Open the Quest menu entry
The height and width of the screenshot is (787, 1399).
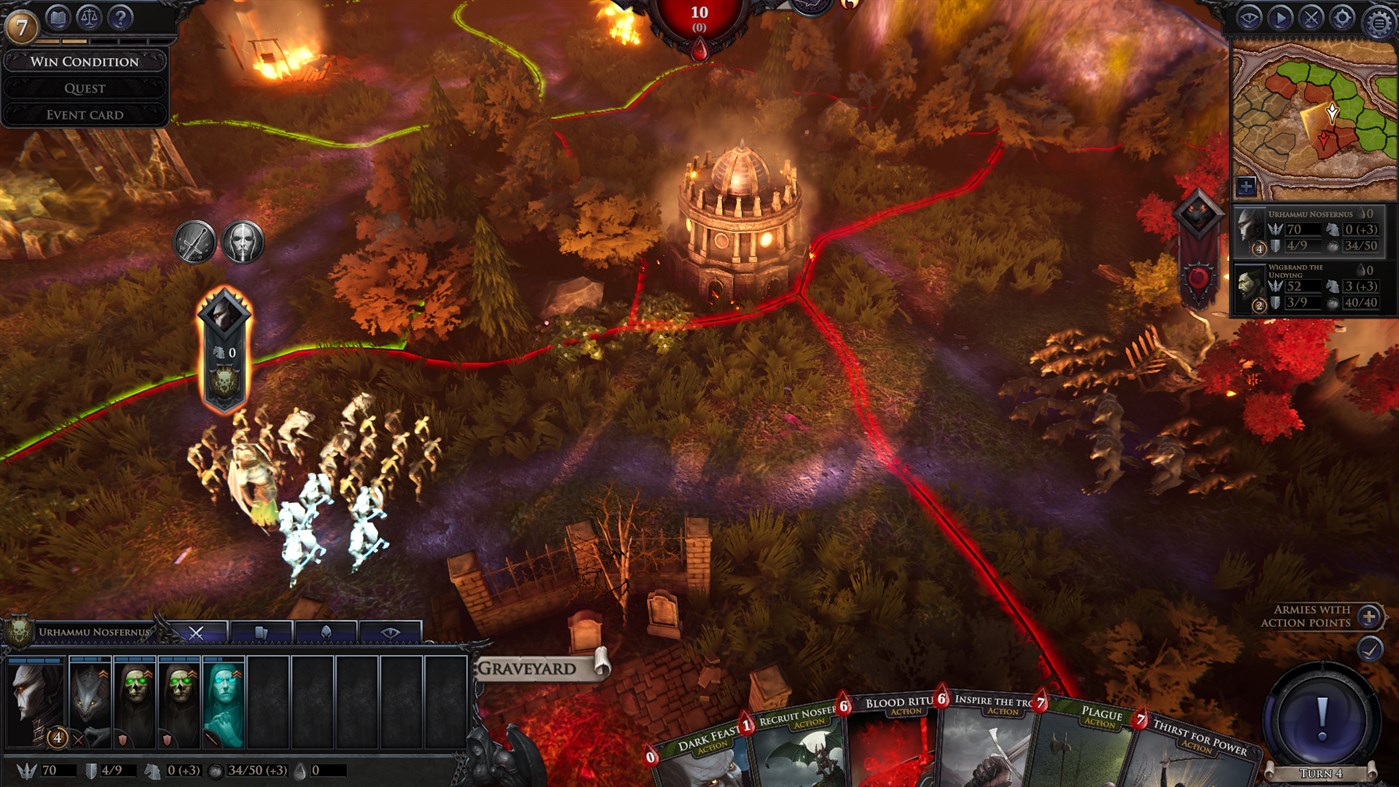[85, 88]
